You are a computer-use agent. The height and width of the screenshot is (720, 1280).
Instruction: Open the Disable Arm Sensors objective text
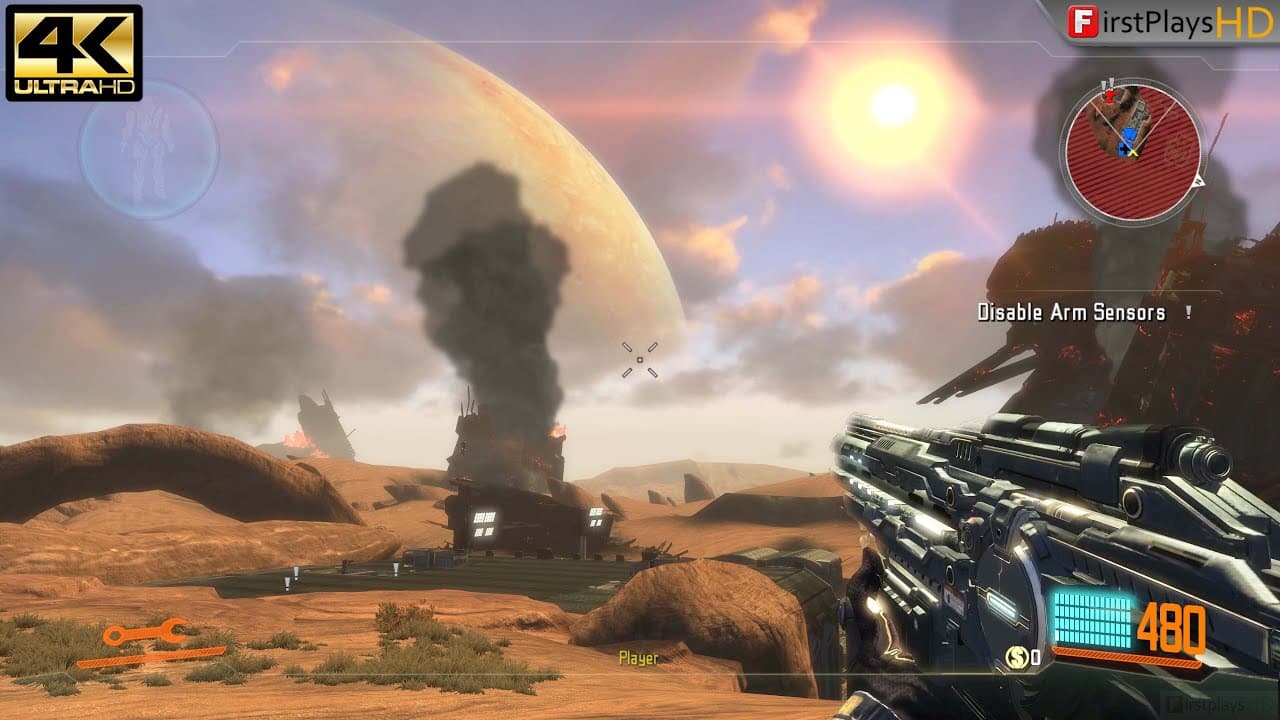pyautogui.click(x=1070, y=311)
